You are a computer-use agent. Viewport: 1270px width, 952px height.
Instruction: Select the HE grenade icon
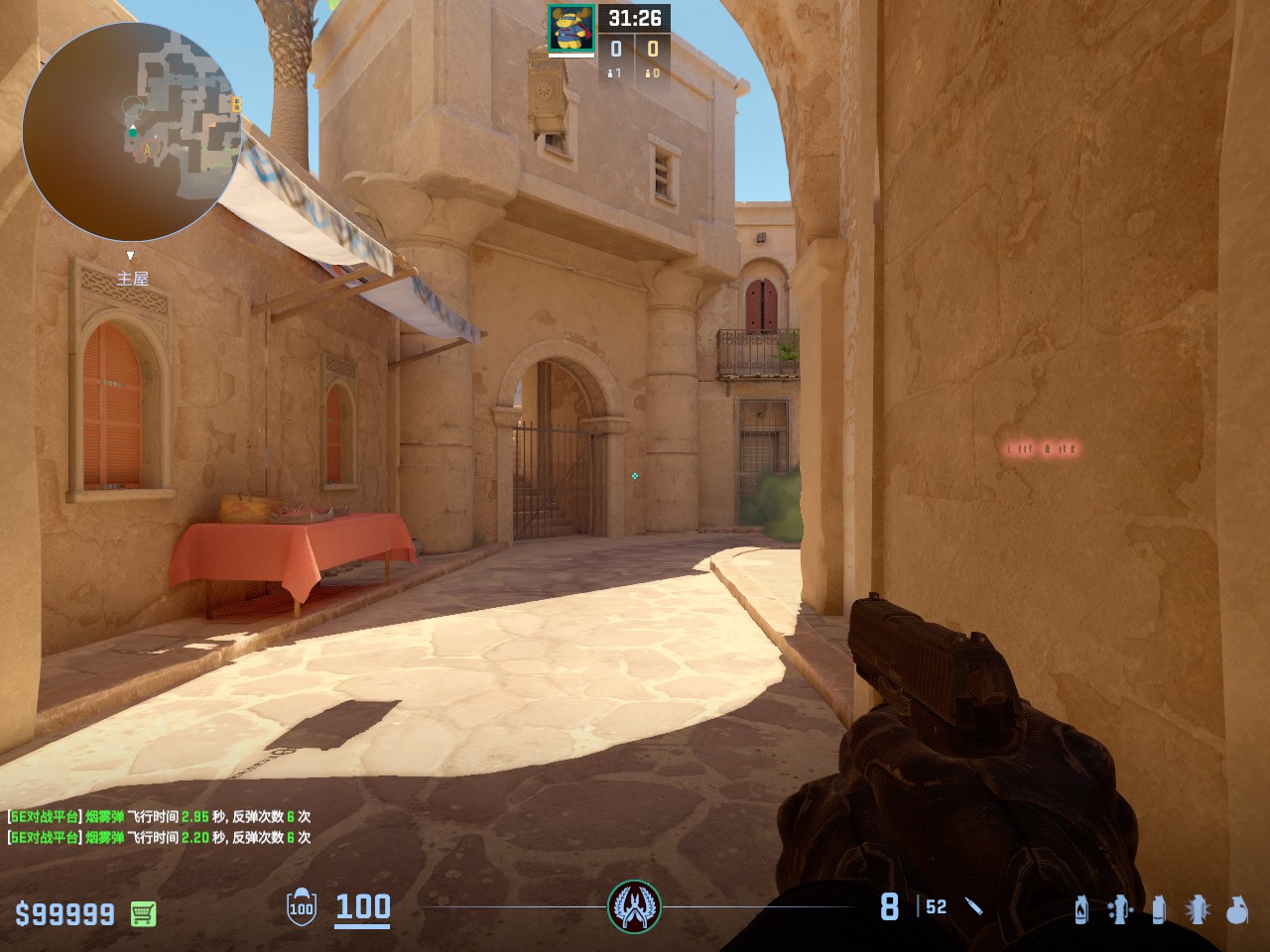[1236, 908]
